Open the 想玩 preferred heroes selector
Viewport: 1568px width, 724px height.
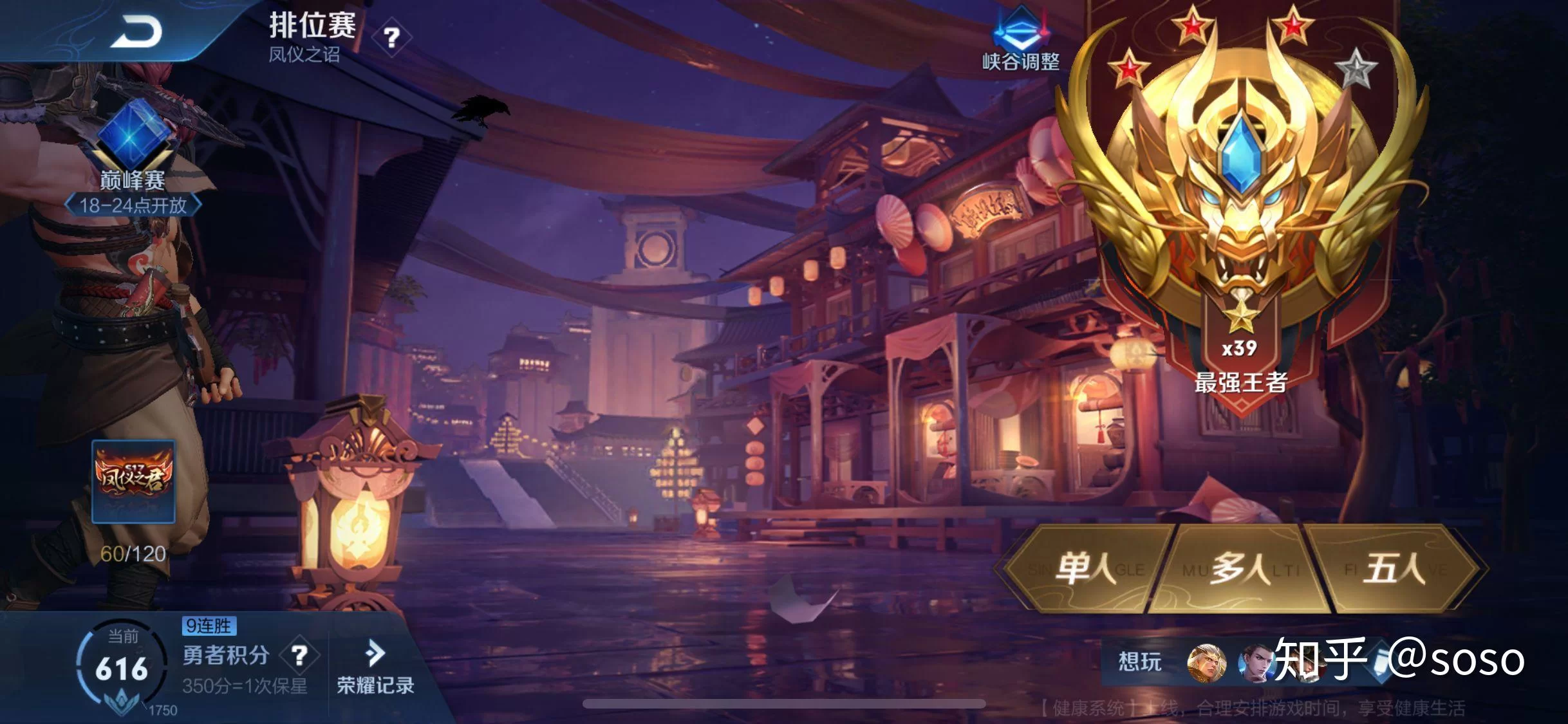[1140, 662]
